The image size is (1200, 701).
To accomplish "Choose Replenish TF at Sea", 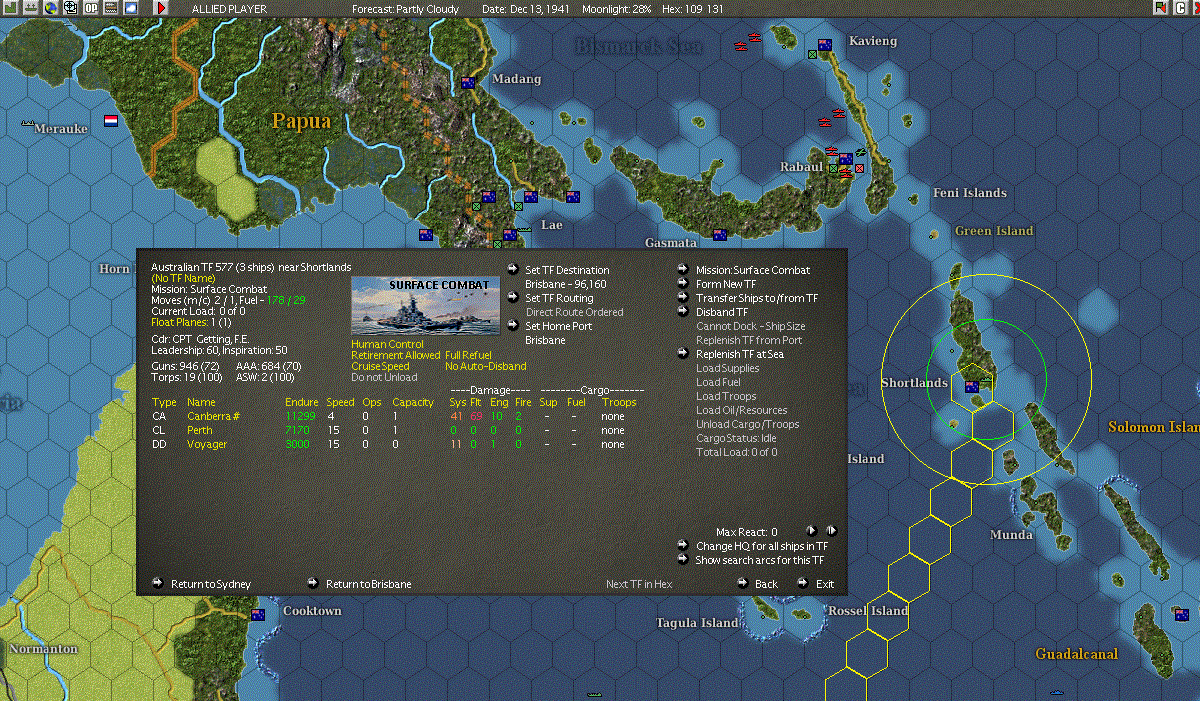I will (x=739, y=354).
